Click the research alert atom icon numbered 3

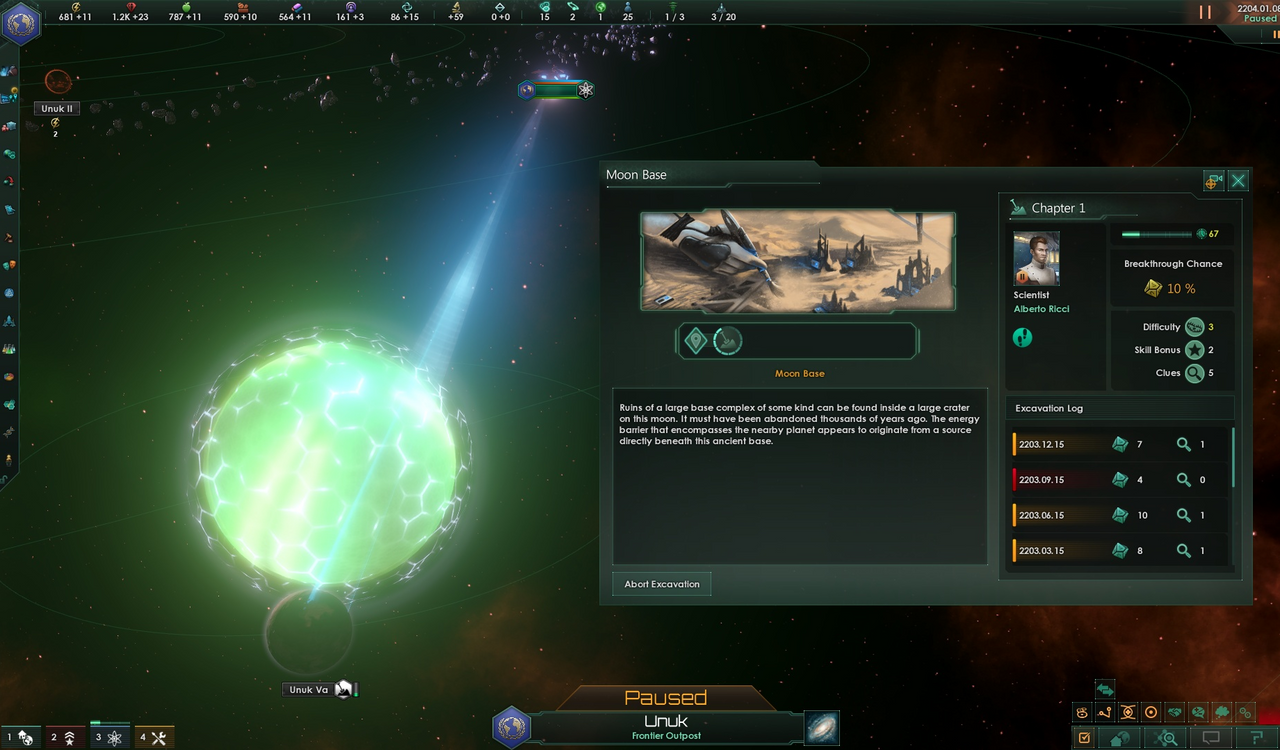tap(108, 737)
